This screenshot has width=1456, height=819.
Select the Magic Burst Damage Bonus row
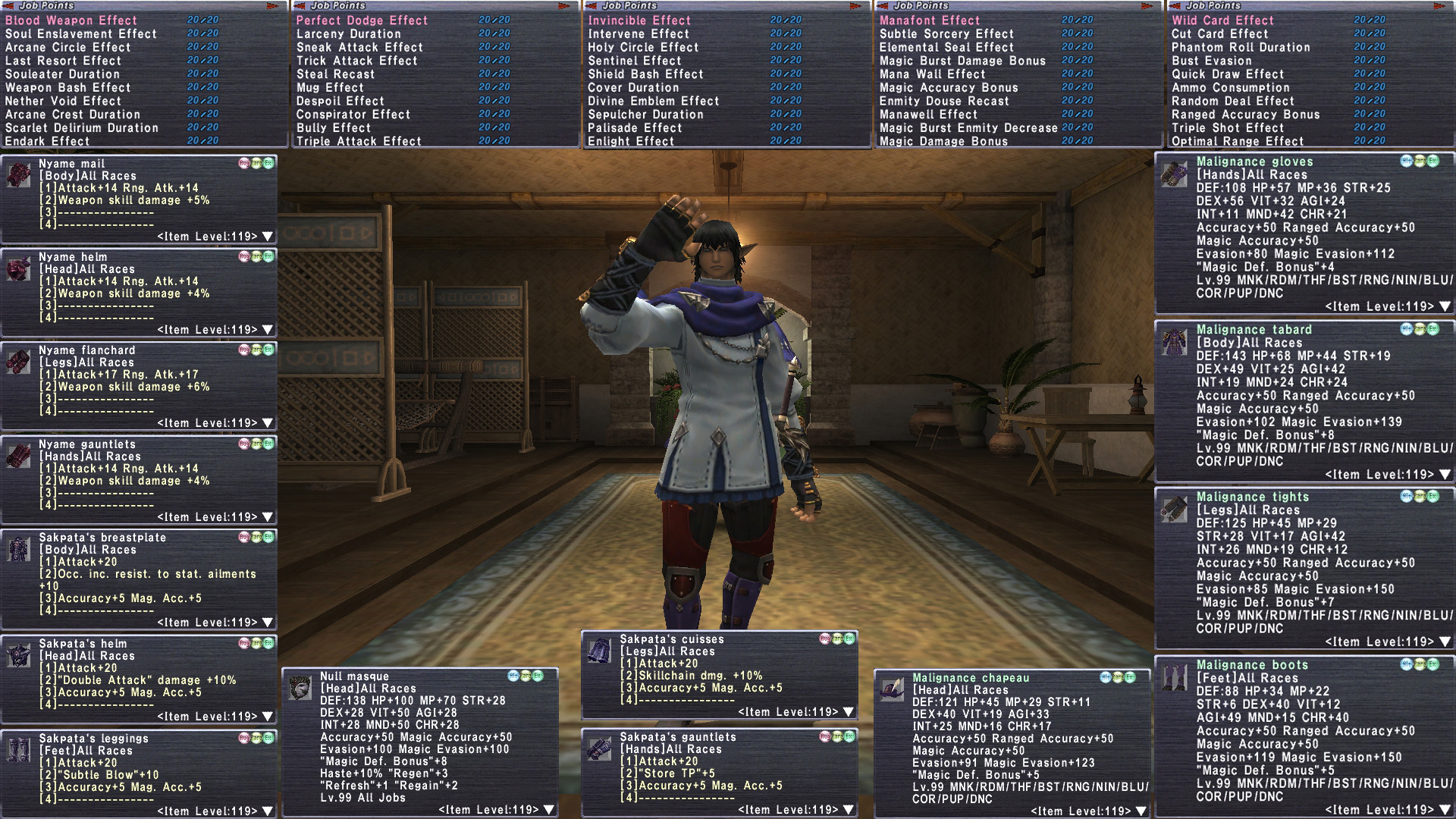click(x=962, y=61)
